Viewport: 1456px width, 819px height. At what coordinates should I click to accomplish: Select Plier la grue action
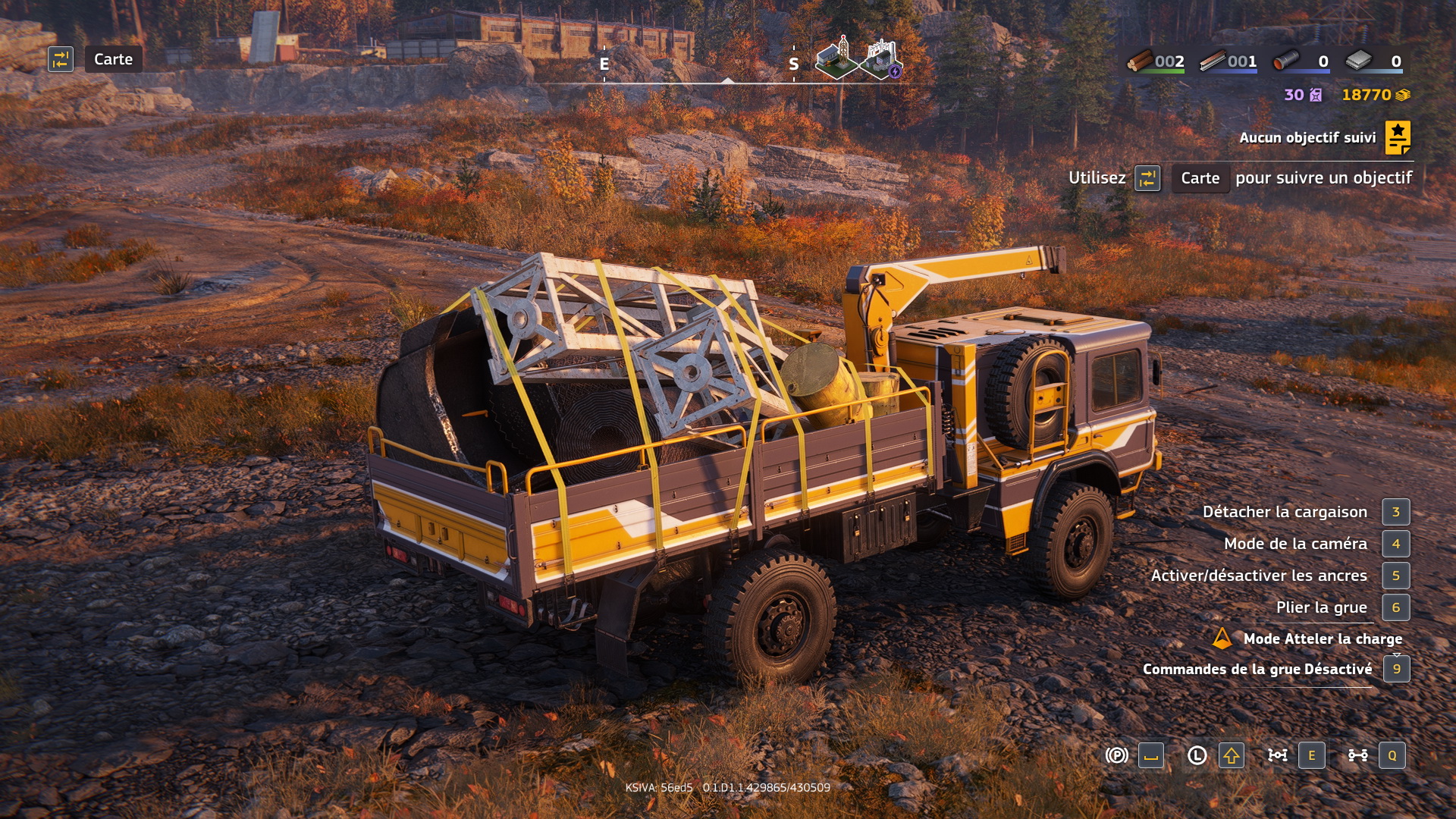click(x=1321, y=607)
